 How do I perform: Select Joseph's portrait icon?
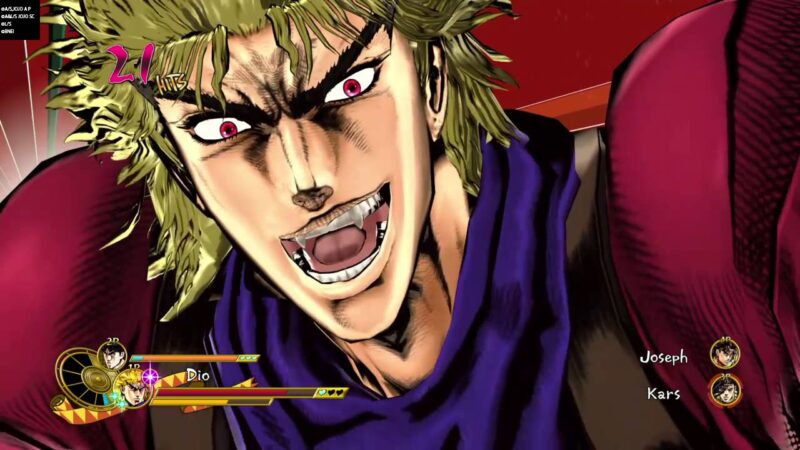click(x=725, y=354)
